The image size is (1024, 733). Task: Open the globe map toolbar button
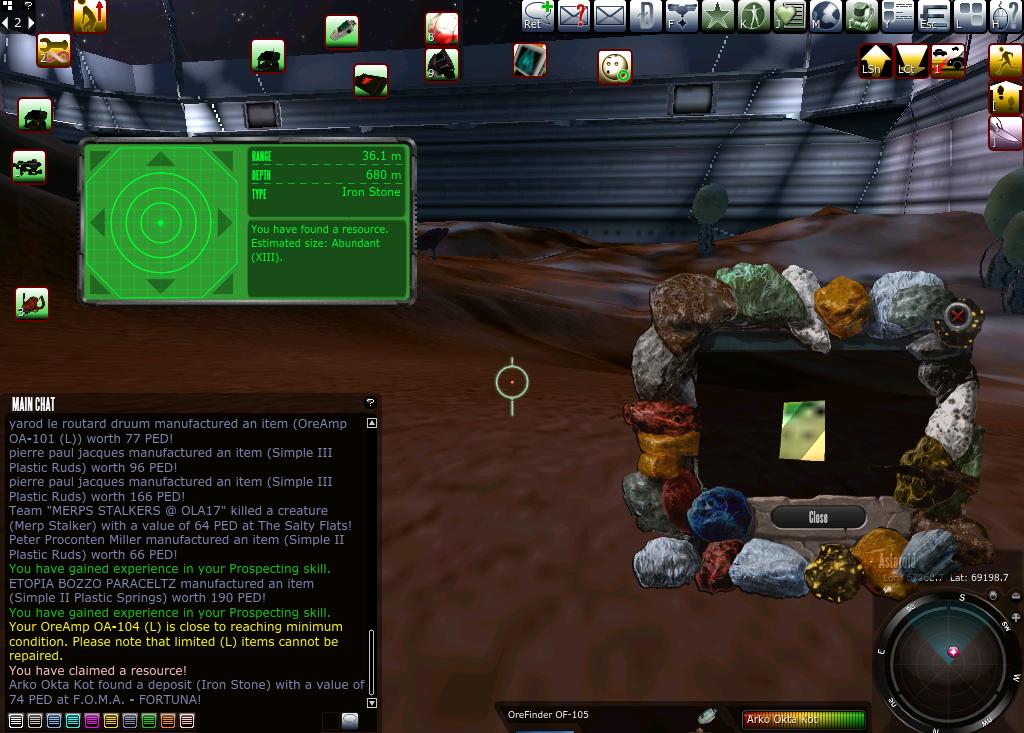coord(825,16)
